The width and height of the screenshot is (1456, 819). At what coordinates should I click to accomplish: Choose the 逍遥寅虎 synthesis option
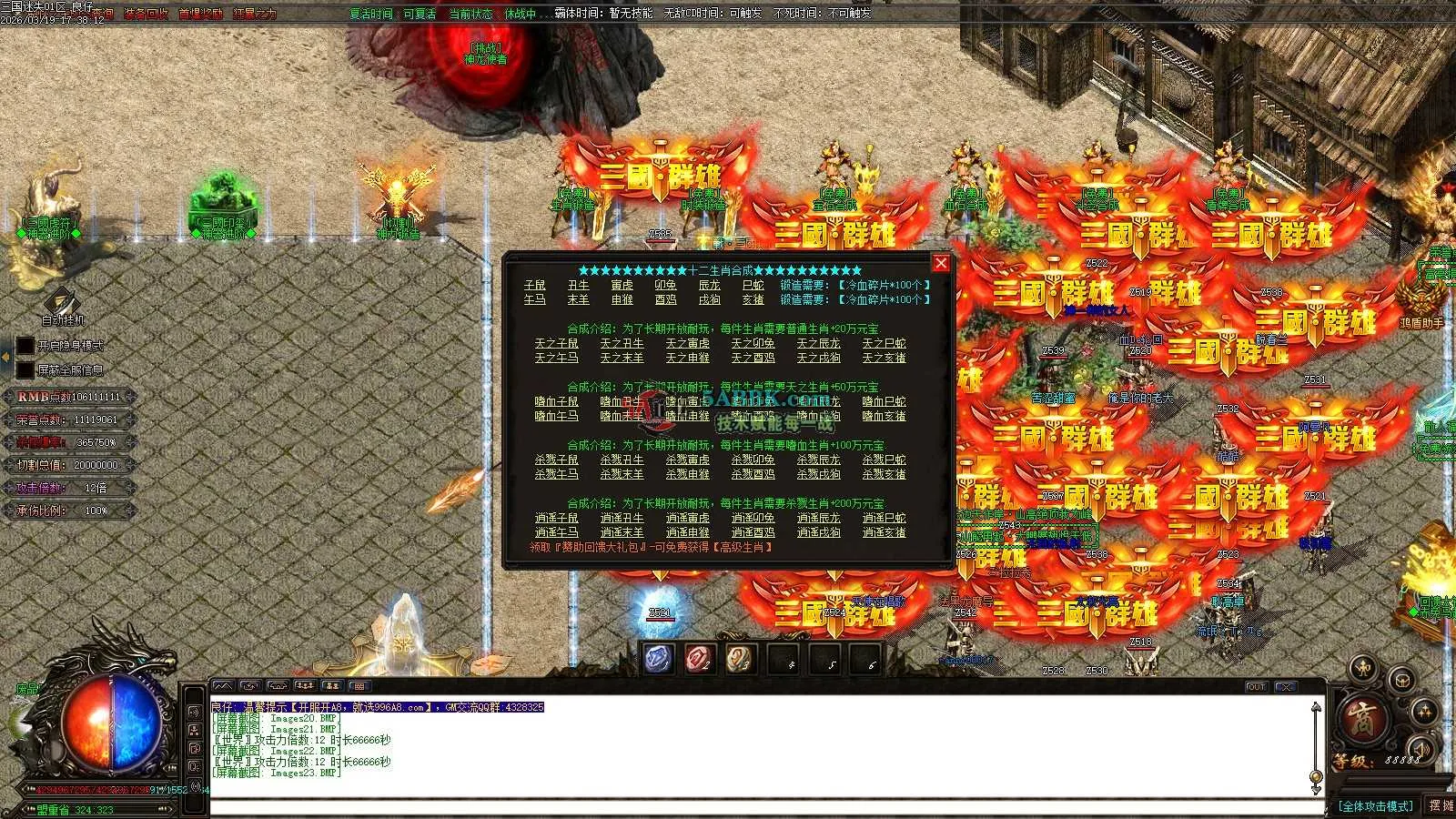pyautogui.click(x=687, y=519)
